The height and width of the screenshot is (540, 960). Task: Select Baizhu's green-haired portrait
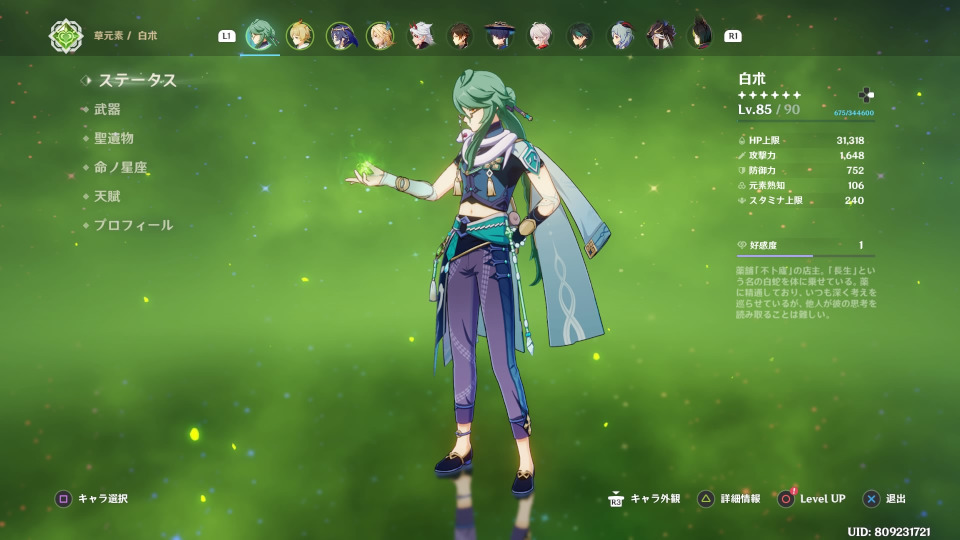coord(260,35)
